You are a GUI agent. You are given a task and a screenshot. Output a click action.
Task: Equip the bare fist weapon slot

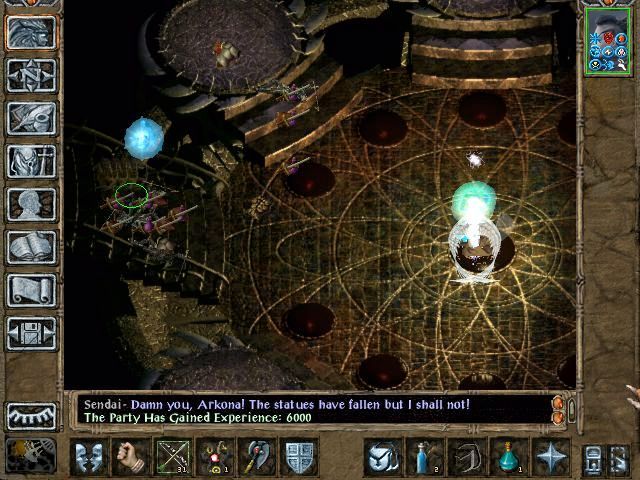[x=131, y=456]
